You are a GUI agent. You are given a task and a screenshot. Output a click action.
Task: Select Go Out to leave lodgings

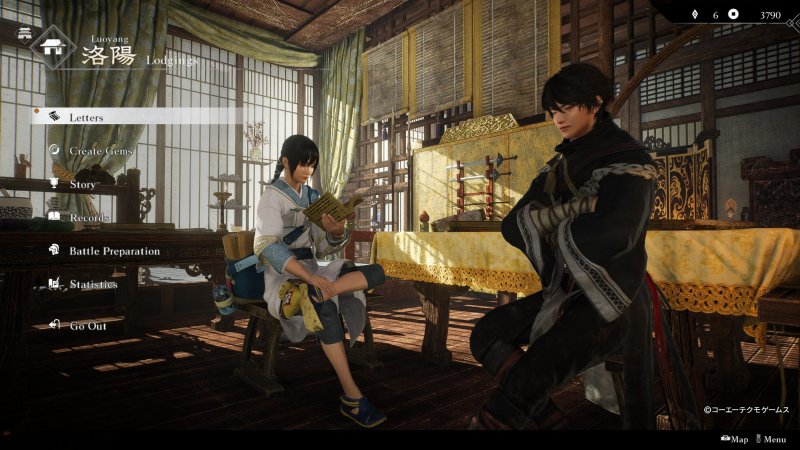click(x=88, y=325)
